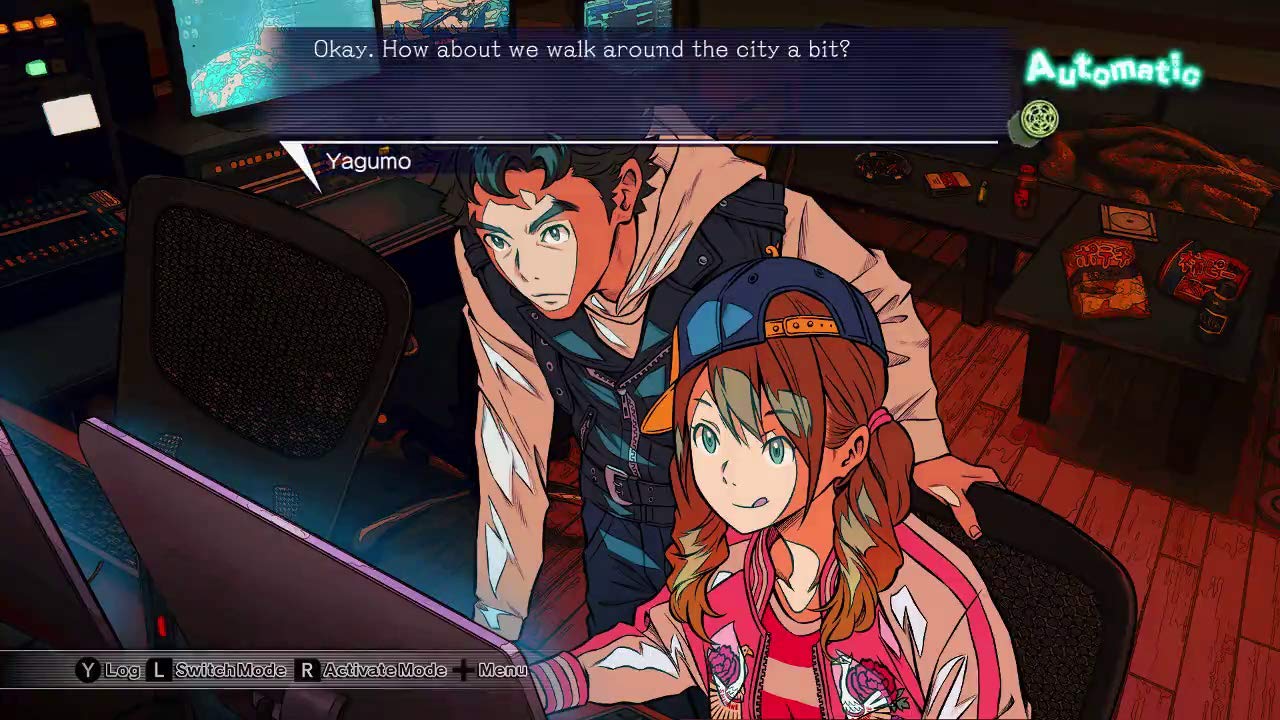The width and height of the screenshot is (1280, 720).
Task: Open the Menu from the bottom bar
Action: 501,669
